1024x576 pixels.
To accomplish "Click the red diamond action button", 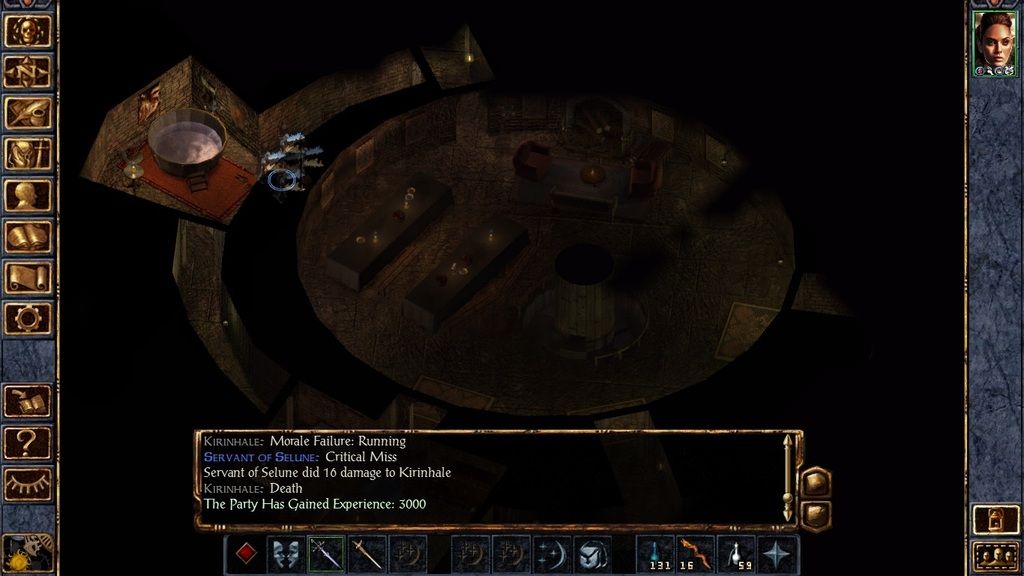I will 244,554.
